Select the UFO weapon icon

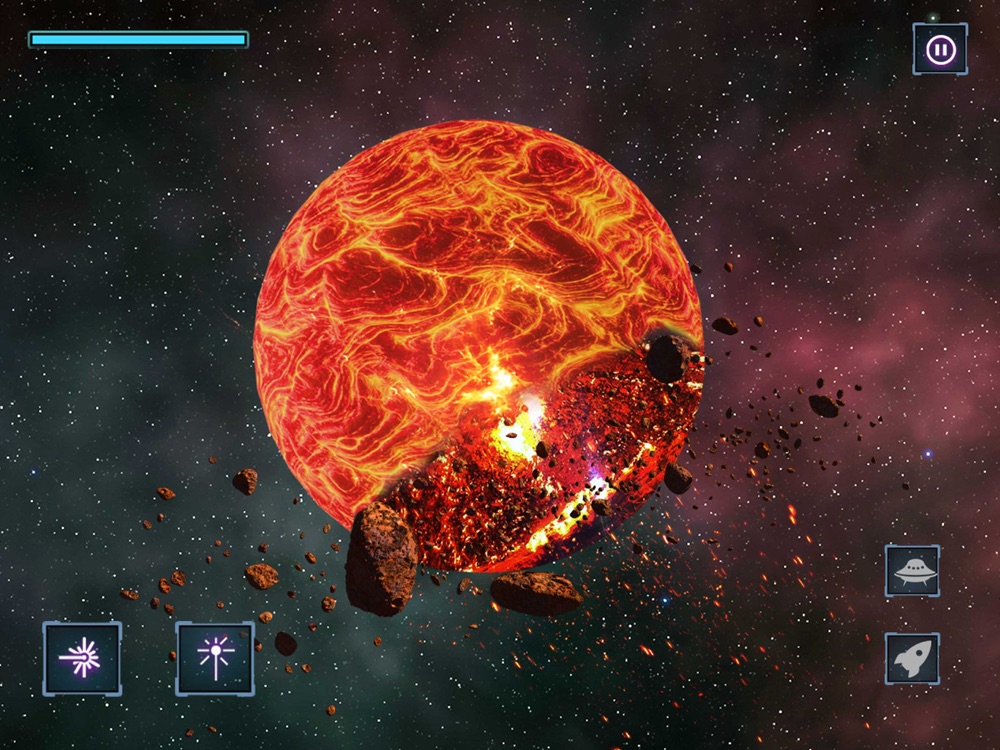point(912,571)
